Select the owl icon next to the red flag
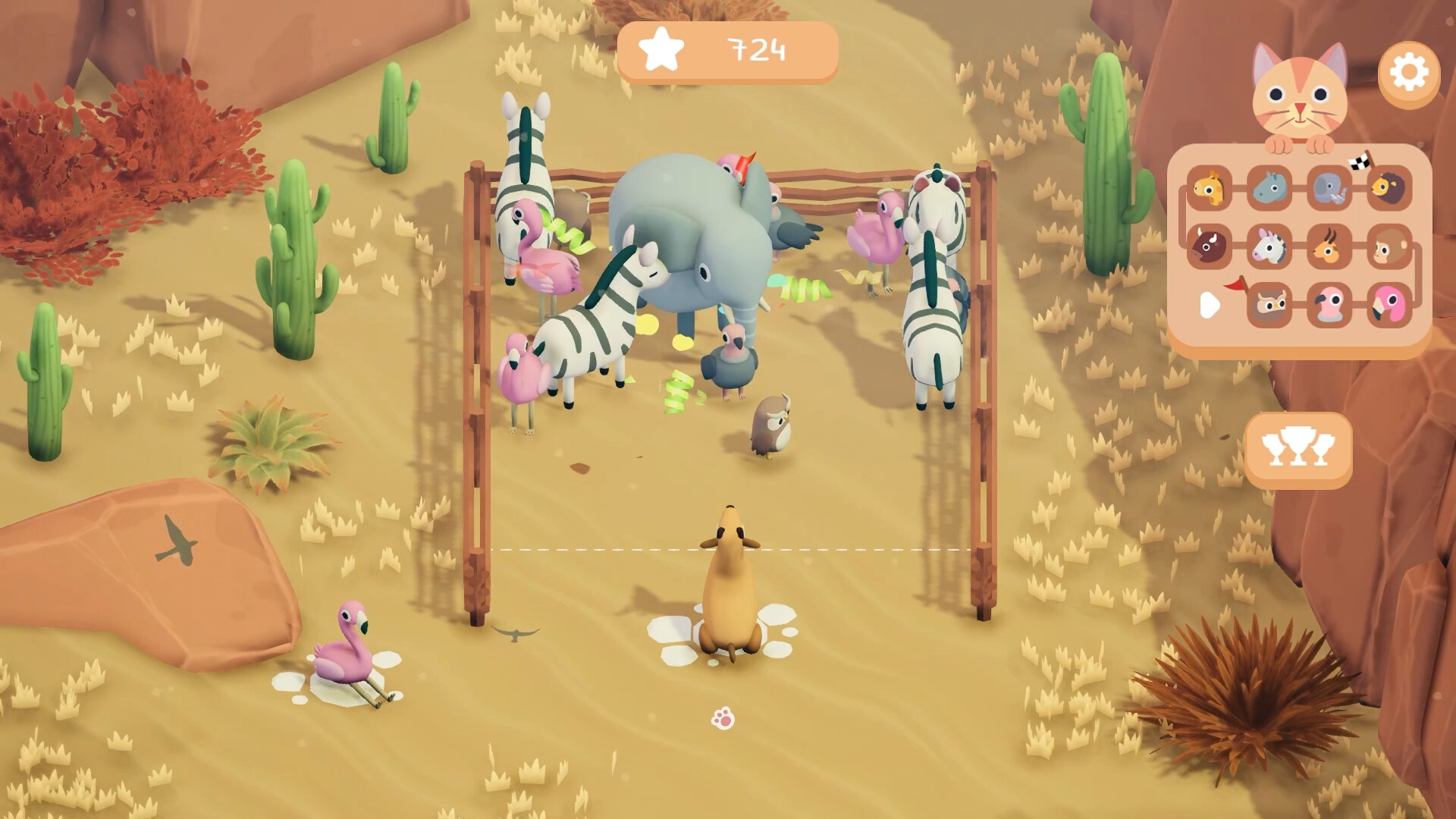This screenshot has height=819, width=1456. [1271, 305]
